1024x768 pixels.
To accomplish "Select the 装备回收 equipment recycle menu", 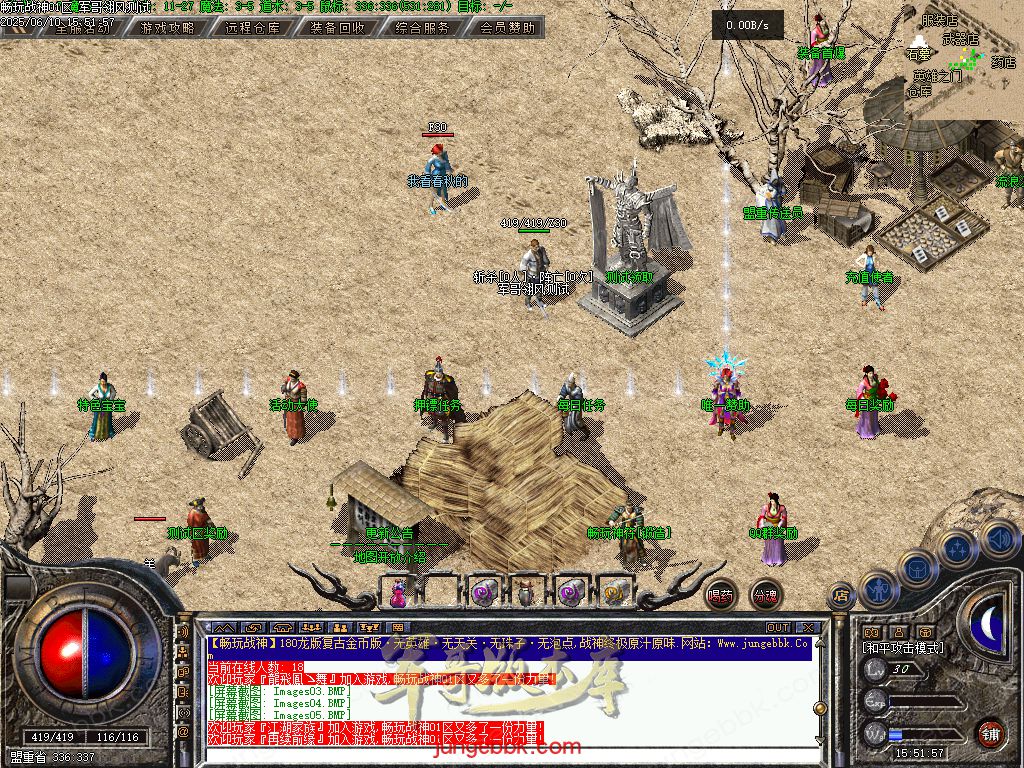I will (x=337, y=28).
